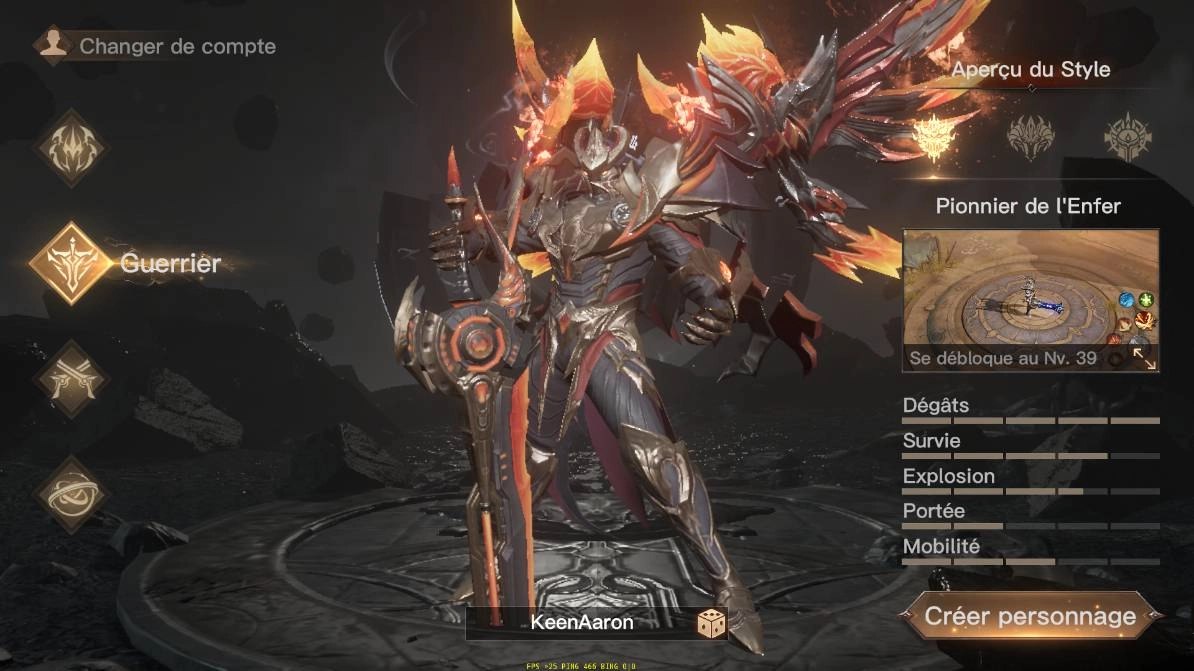
Task: Expand the style preview with arrows icon
Action: [1145, 359]
